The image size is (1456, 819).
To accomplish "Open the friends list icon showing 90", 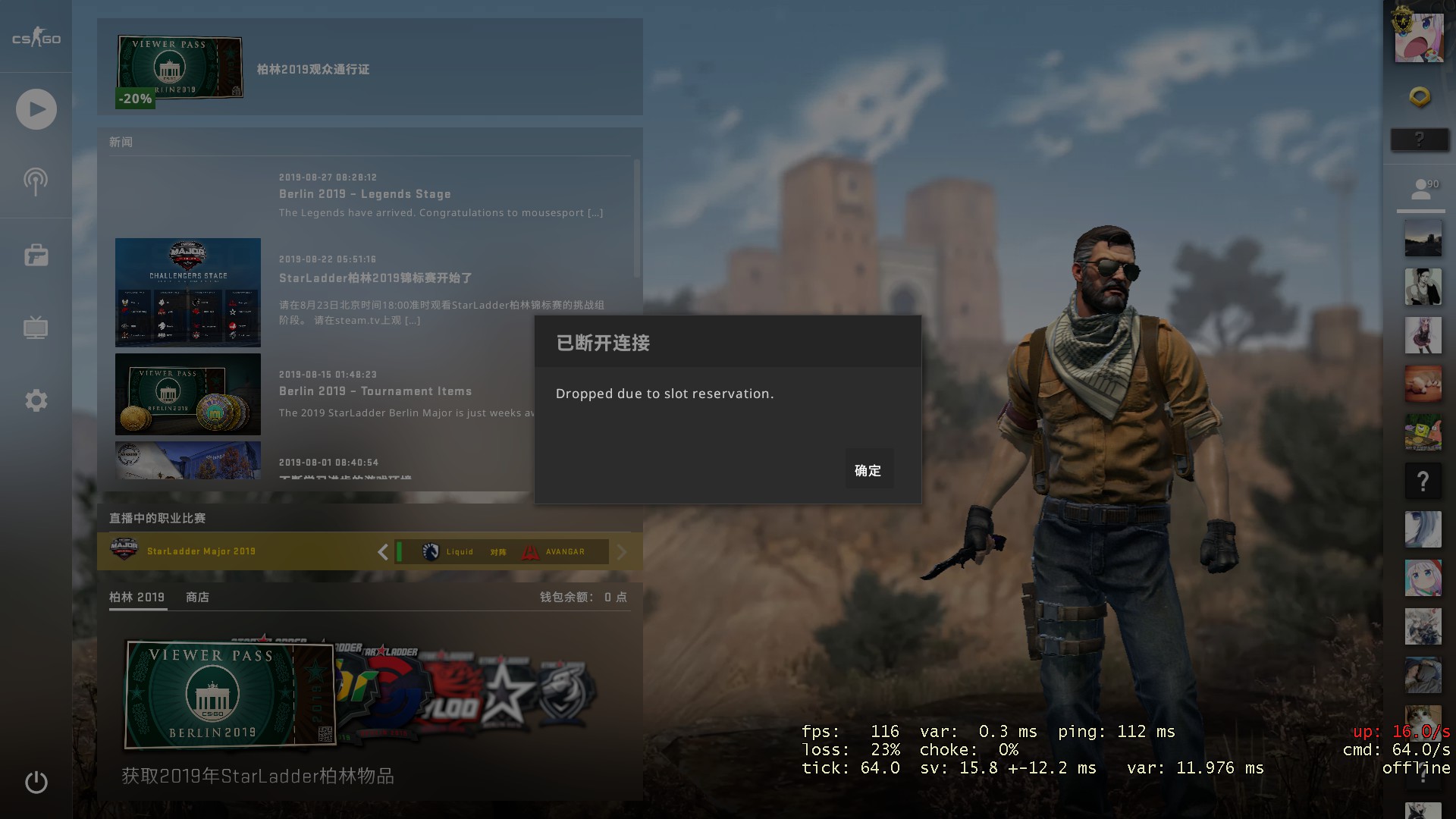I will click(1420, 190).
